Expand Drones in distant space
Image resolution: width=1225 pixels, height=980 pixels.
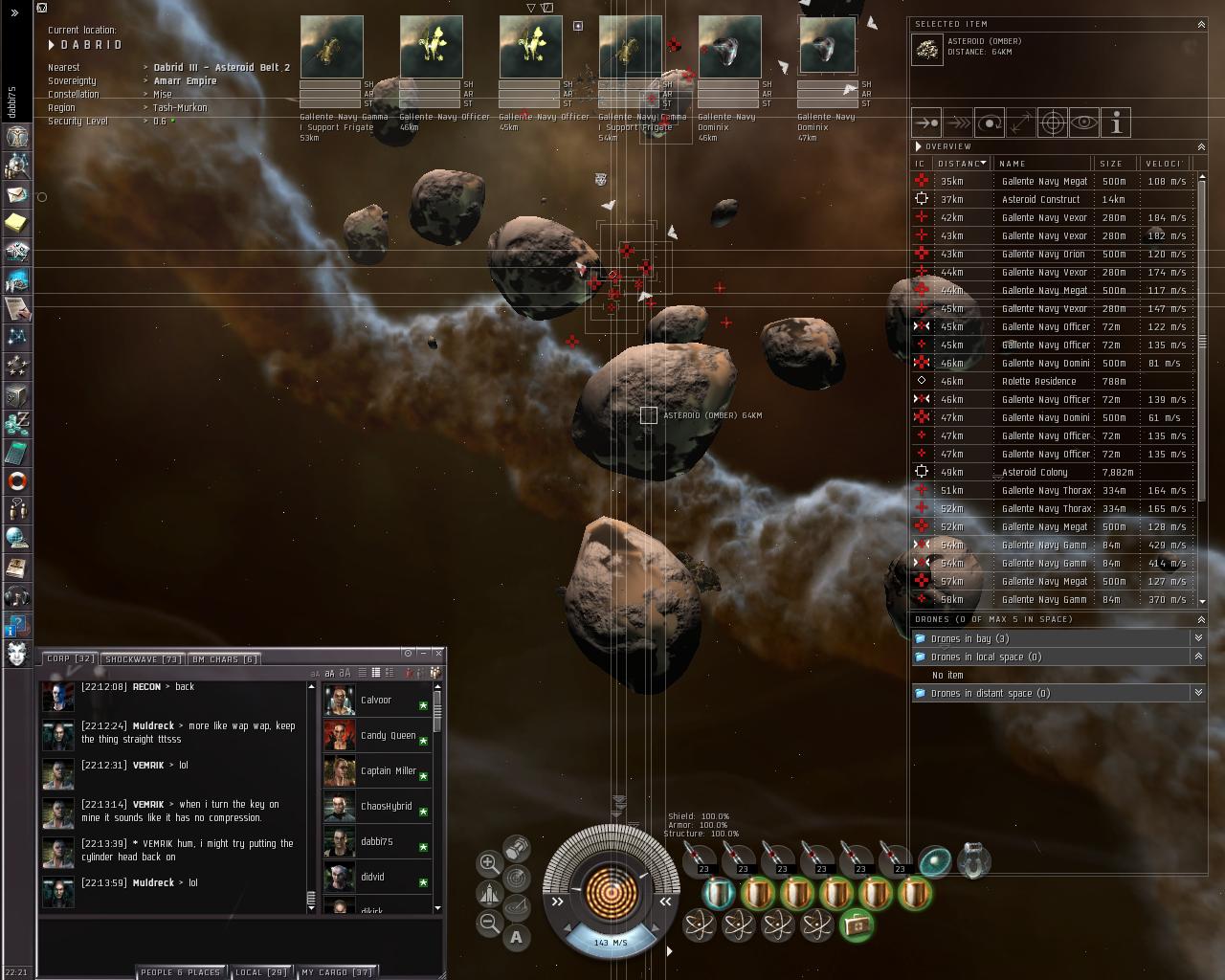pos(990,693)
